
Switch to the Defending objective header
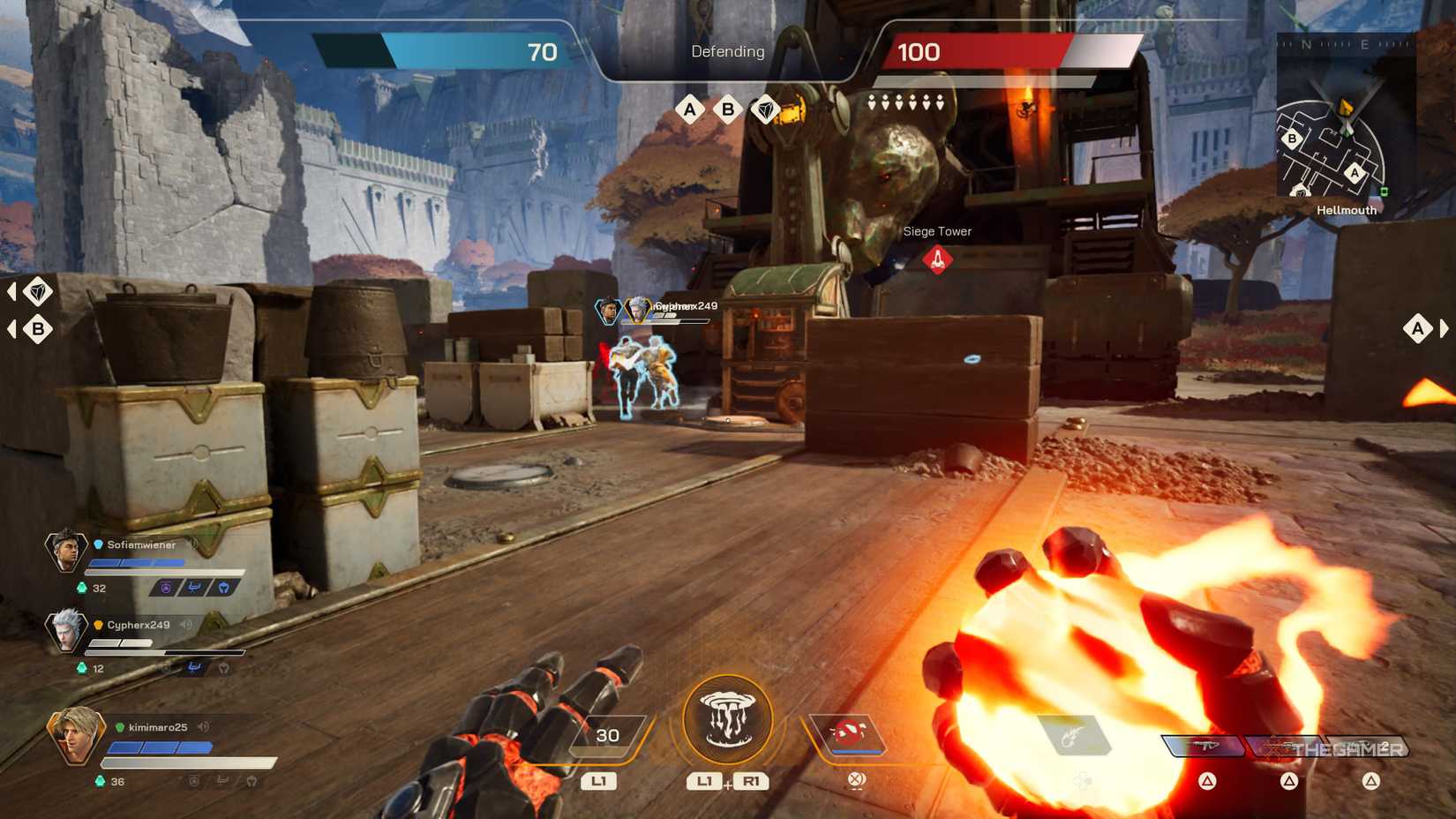[x=727, y=51]
